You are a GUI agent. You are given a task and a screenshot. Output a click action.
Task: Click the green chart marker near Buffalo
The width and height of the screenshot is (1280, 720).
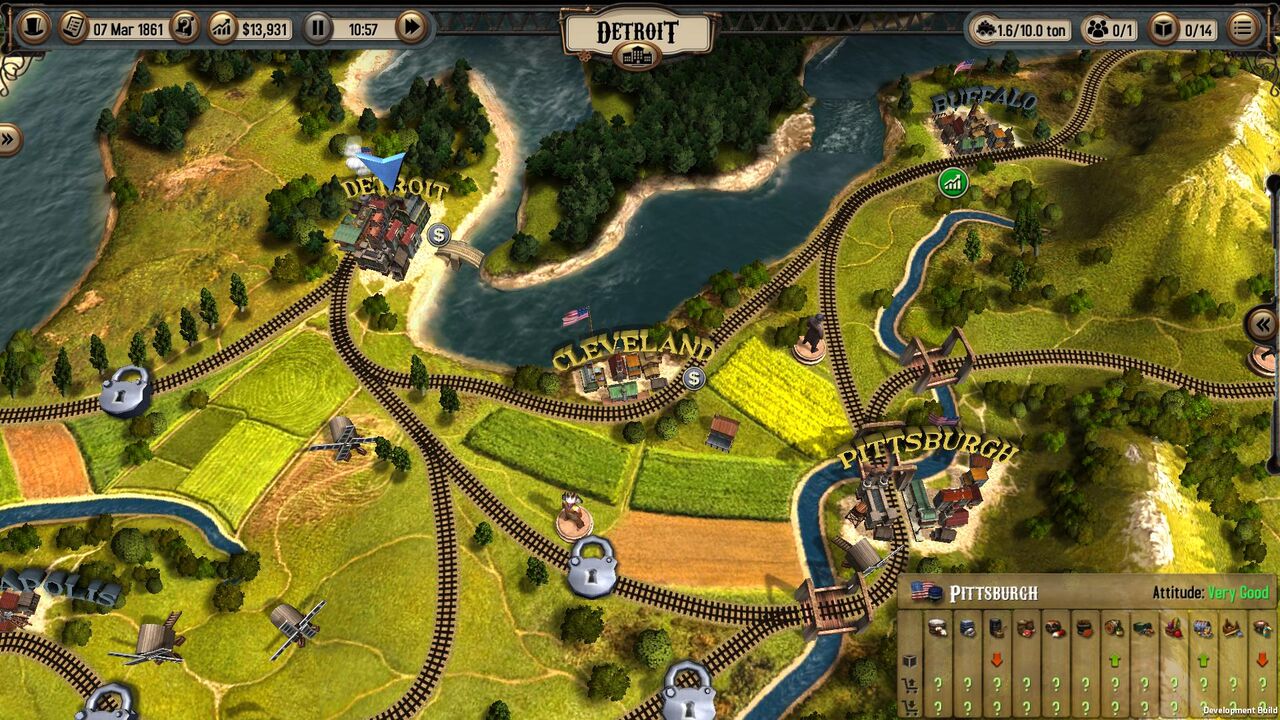953,182
